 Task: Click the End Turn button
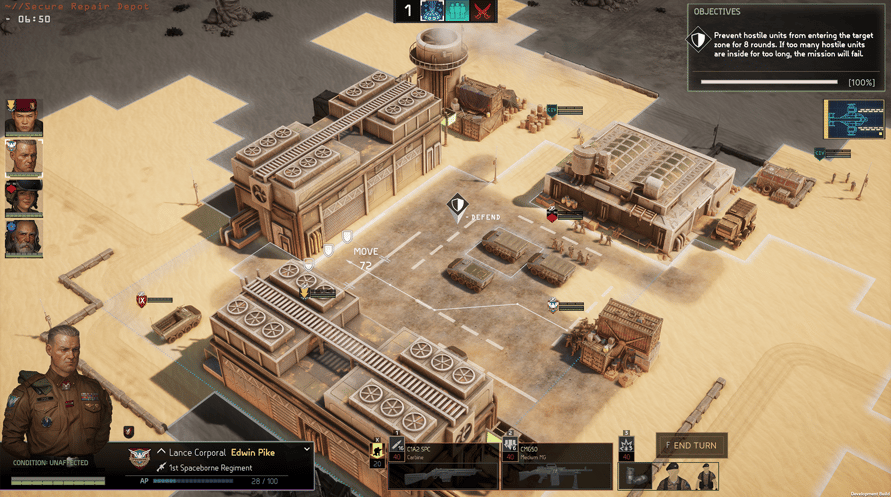(x=692, y=445)
